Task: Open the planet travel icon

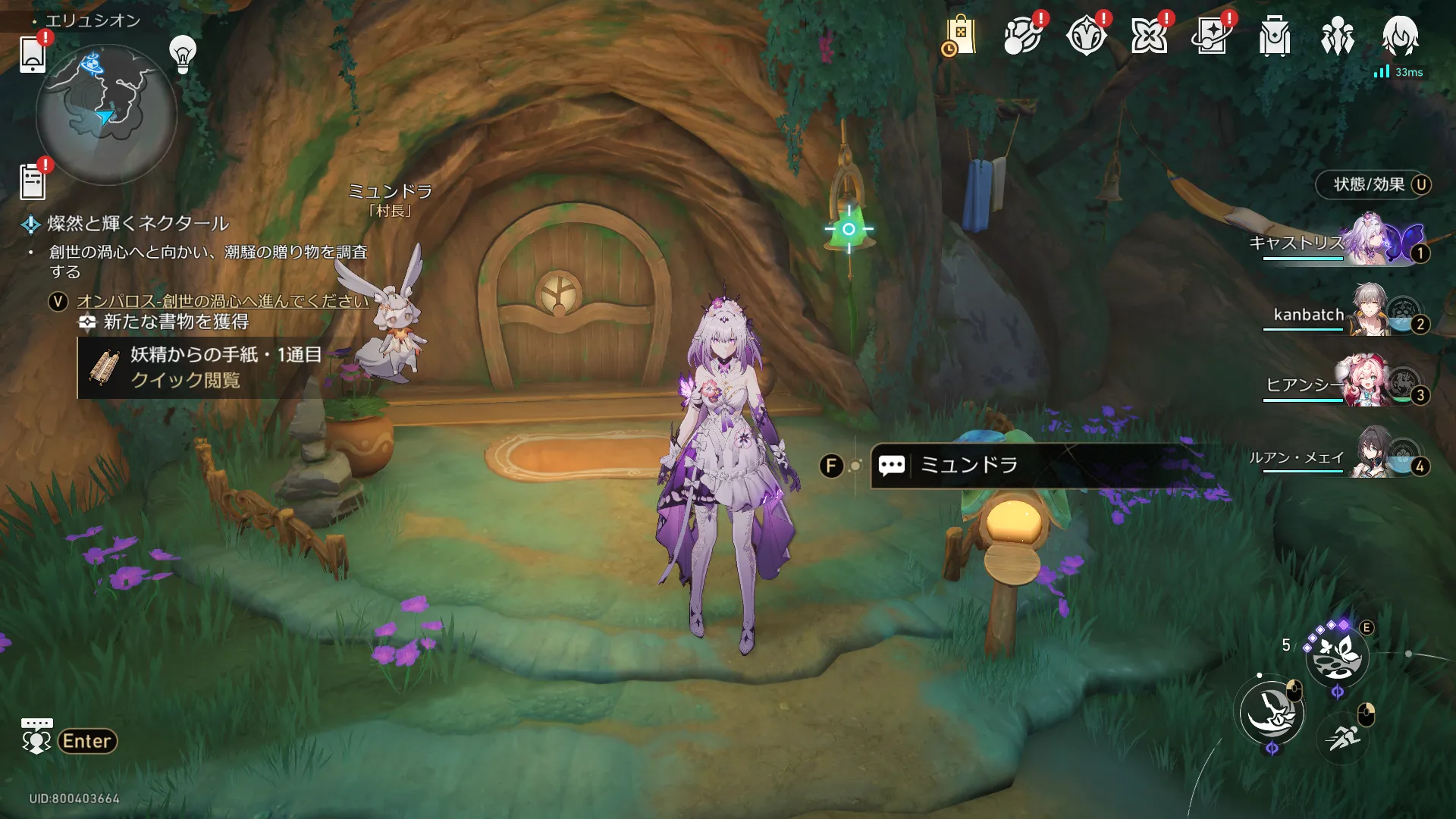Action: (x=1022, y=36)
